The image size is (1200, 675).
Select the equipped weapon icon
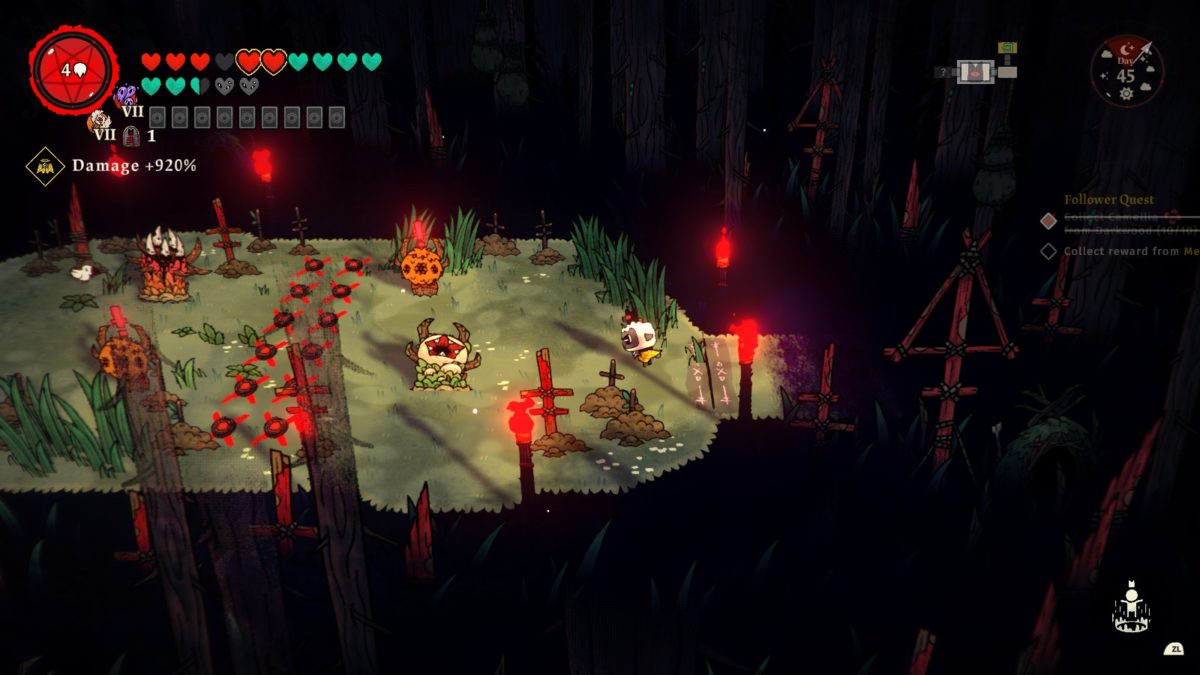(x=100, y=123)
